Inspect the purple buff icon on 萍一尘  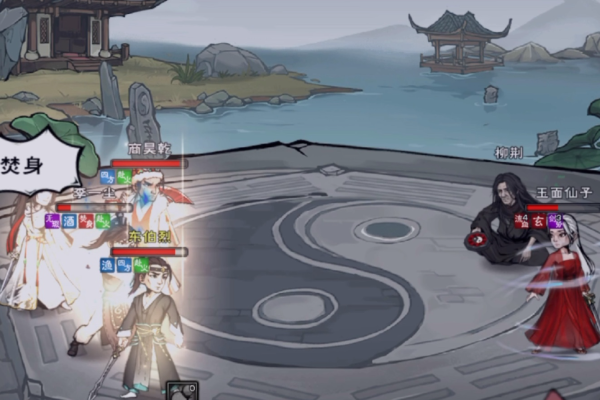pyautogui.click(x=52, y=221)
